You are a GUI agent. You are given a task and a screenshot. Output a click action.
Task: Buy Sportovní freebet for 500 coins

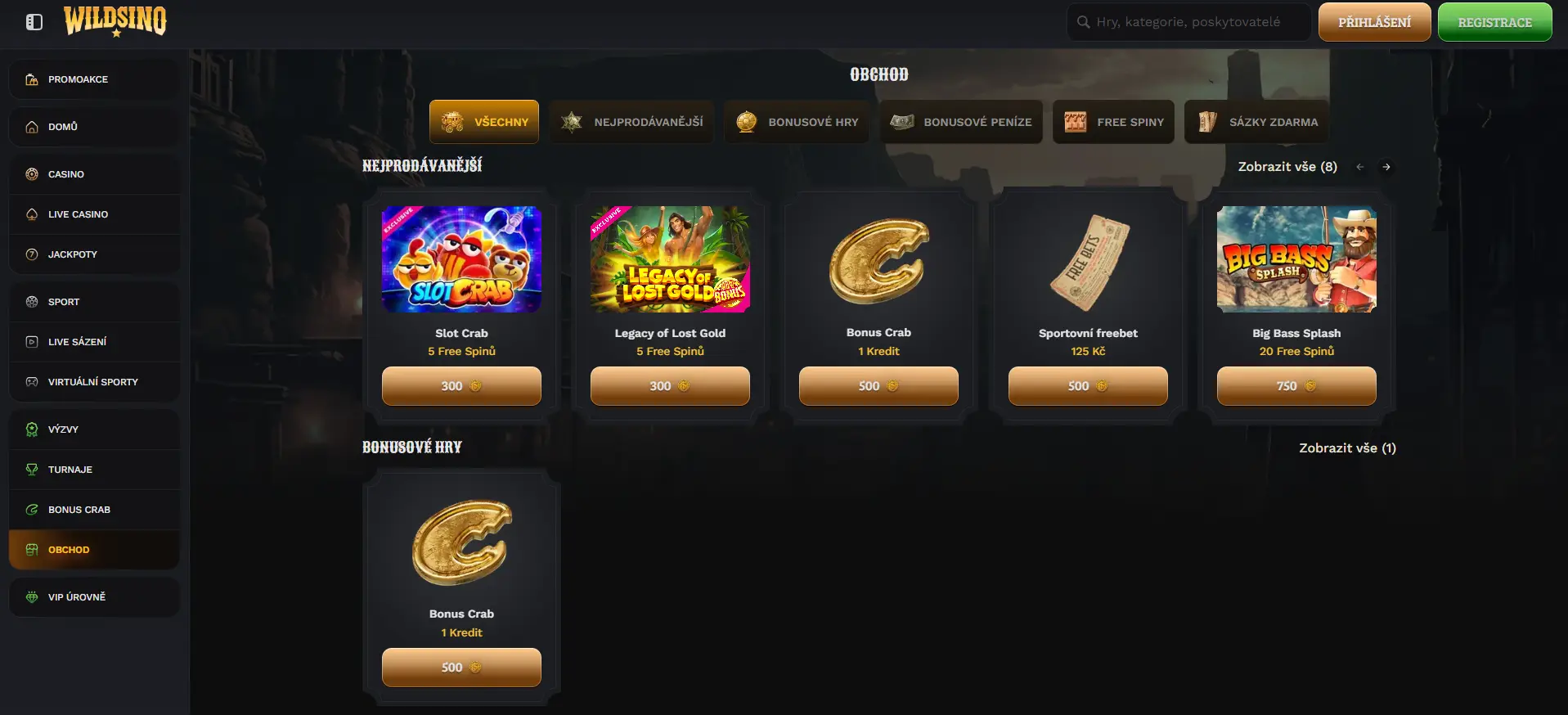[1088, 386]
